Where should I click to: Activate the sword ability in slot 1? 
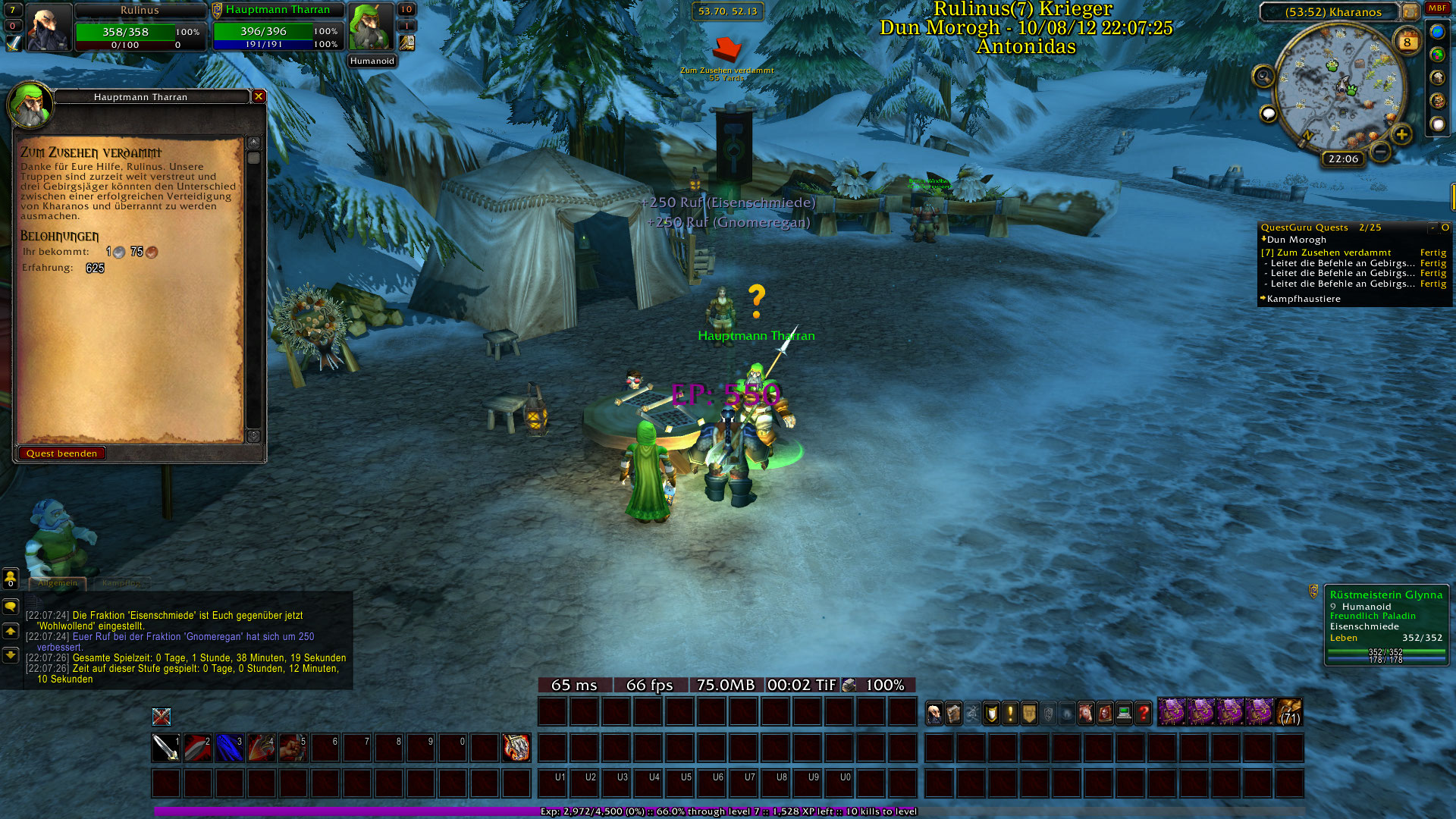166,748
